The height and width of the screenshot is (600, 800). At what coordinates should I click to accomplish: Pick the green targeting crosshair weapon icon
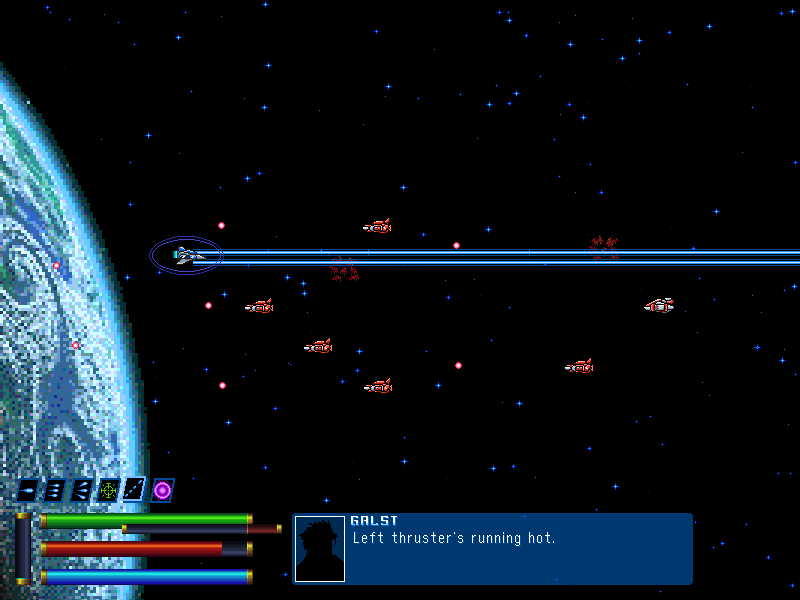point(109,490)
